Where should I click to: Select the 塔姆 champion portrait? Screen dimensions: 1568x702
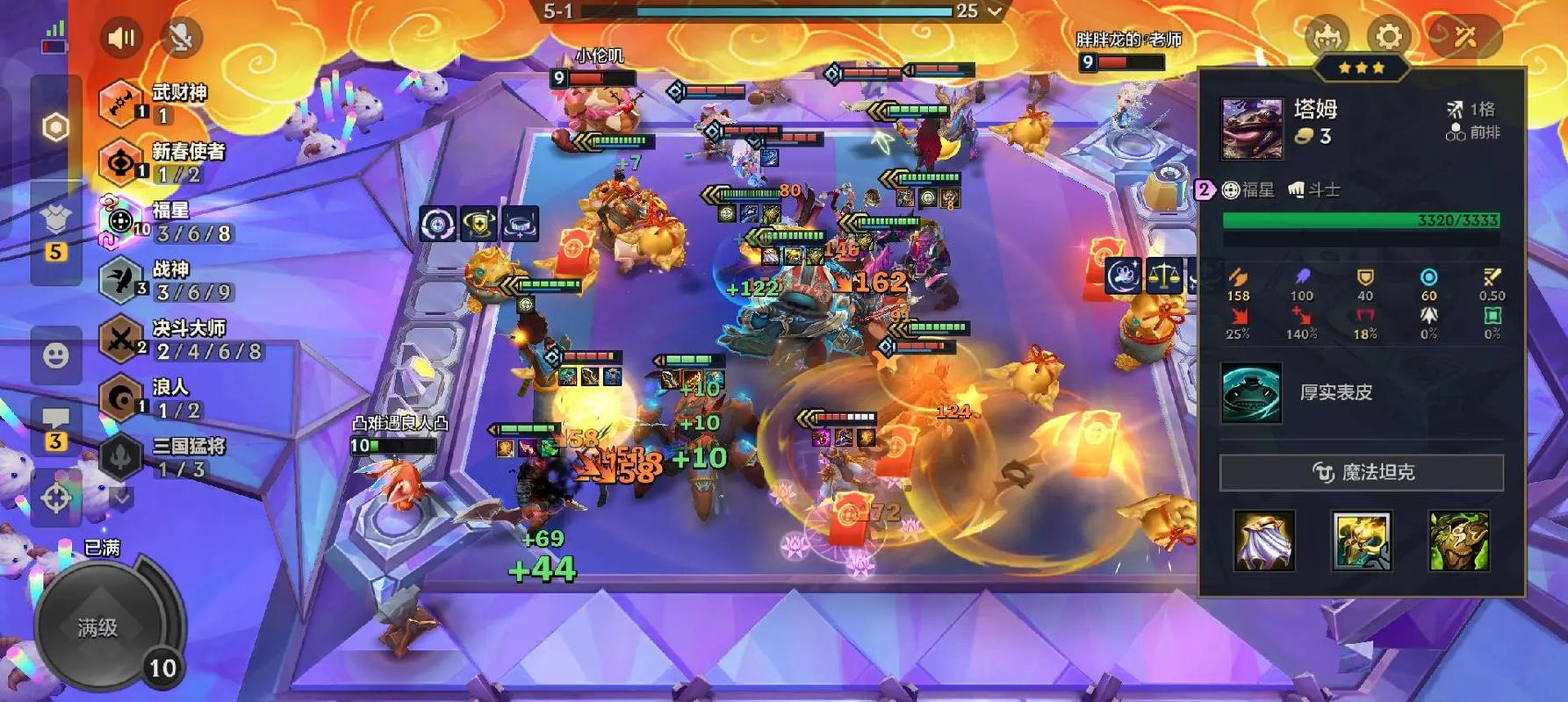pyautogui.click(x=1252, y=128)
